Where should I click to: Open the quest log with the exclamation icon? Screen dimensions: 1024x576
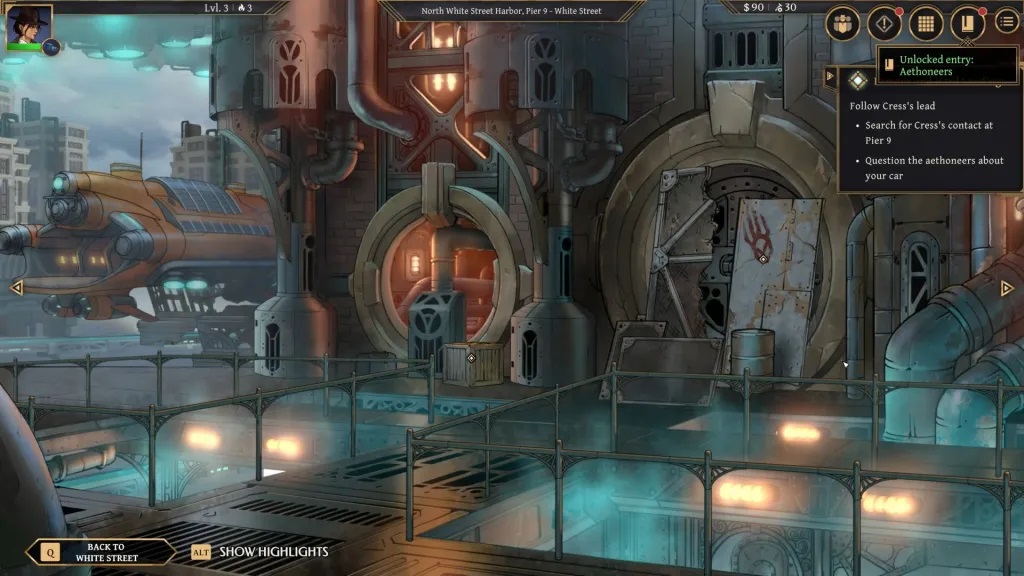pyautogui.click(x=884, y=23)
